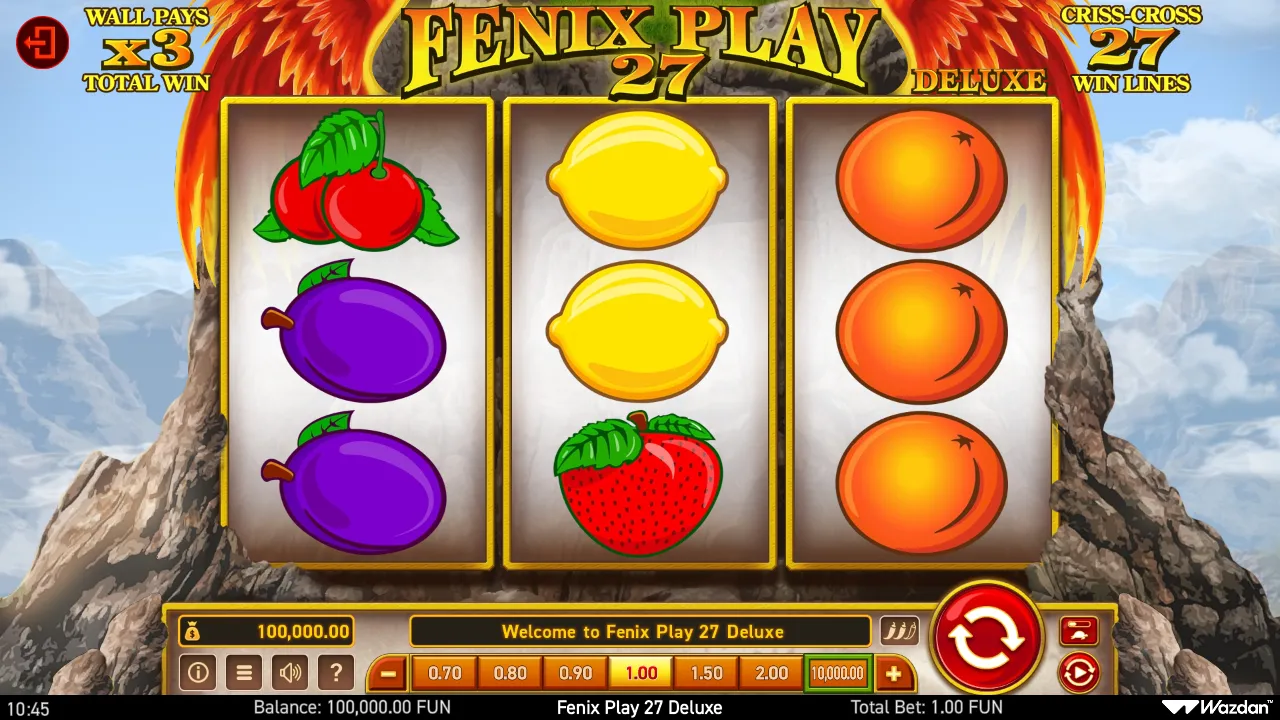The image size is (1280, 720).
Task: Mute the game sound via the speaker icon
Action: (290, 672)
